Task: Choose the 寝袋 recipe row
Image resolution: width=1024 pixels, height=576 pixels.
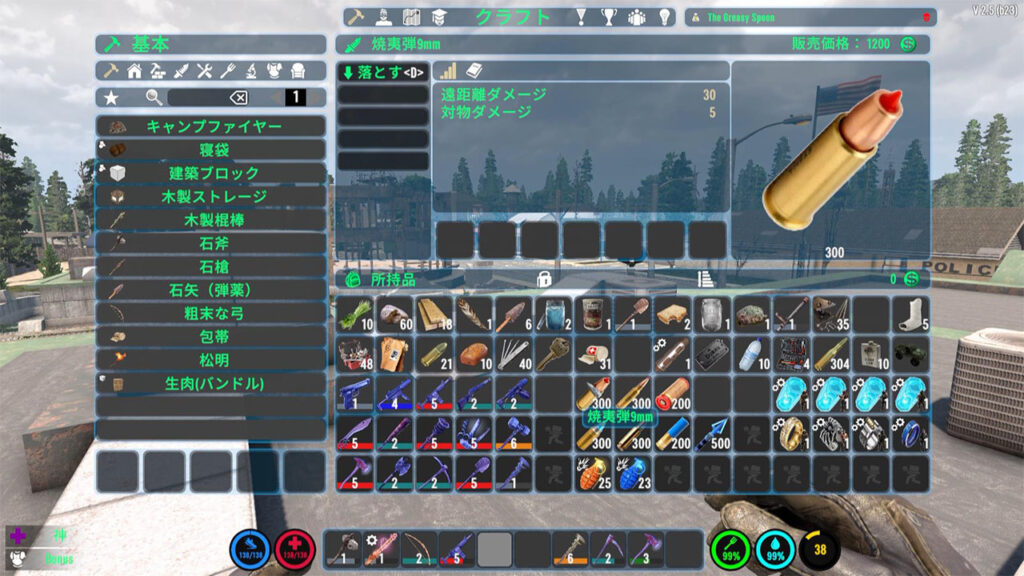Action: point(212,150)
